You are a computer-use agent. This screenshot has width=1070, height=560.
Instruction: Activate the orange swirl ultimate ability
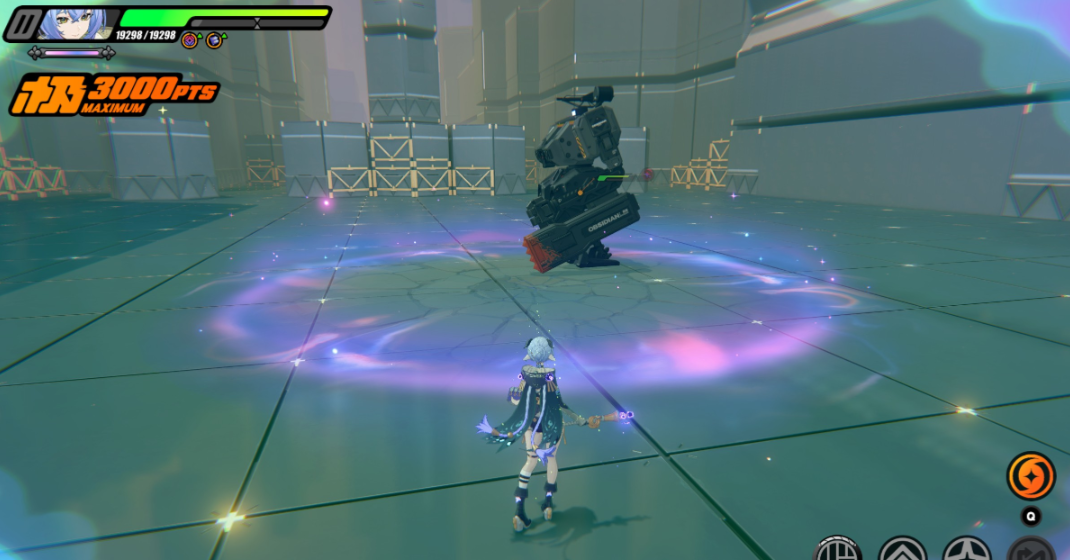[1030, 475]
